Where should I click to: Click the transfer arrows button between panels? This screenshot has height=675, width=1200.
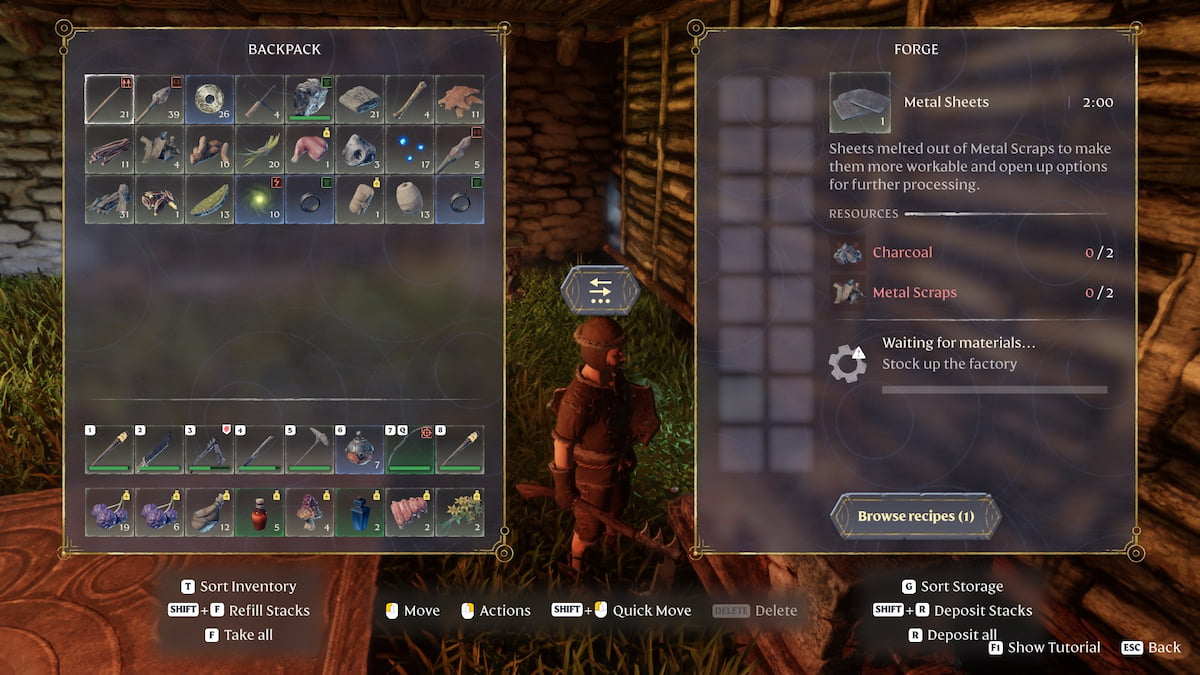point(600,291)
